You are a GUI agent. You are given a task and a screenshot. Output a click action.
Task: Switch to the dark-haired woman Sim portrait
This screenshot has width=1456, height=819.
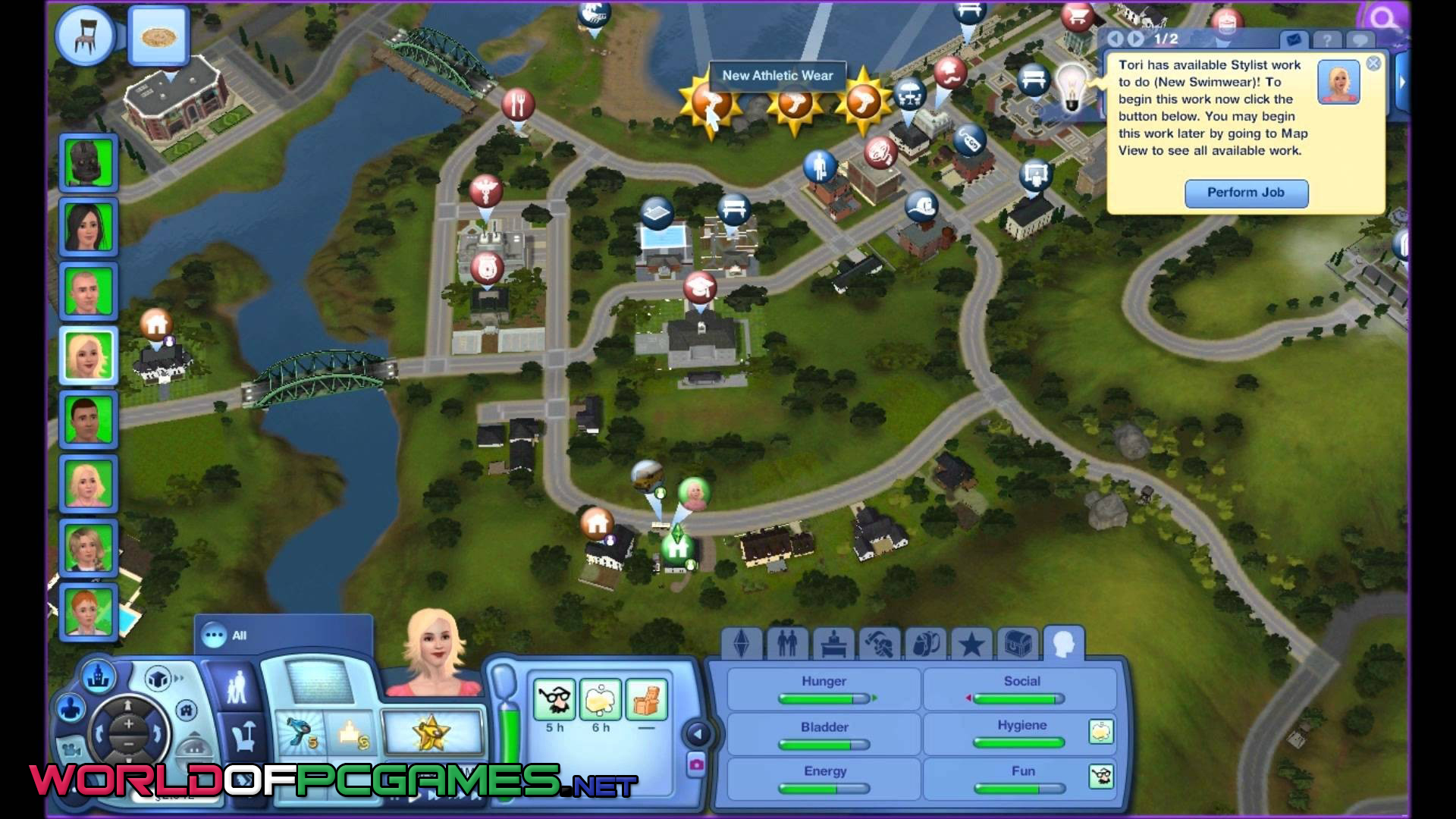[89, 226]
